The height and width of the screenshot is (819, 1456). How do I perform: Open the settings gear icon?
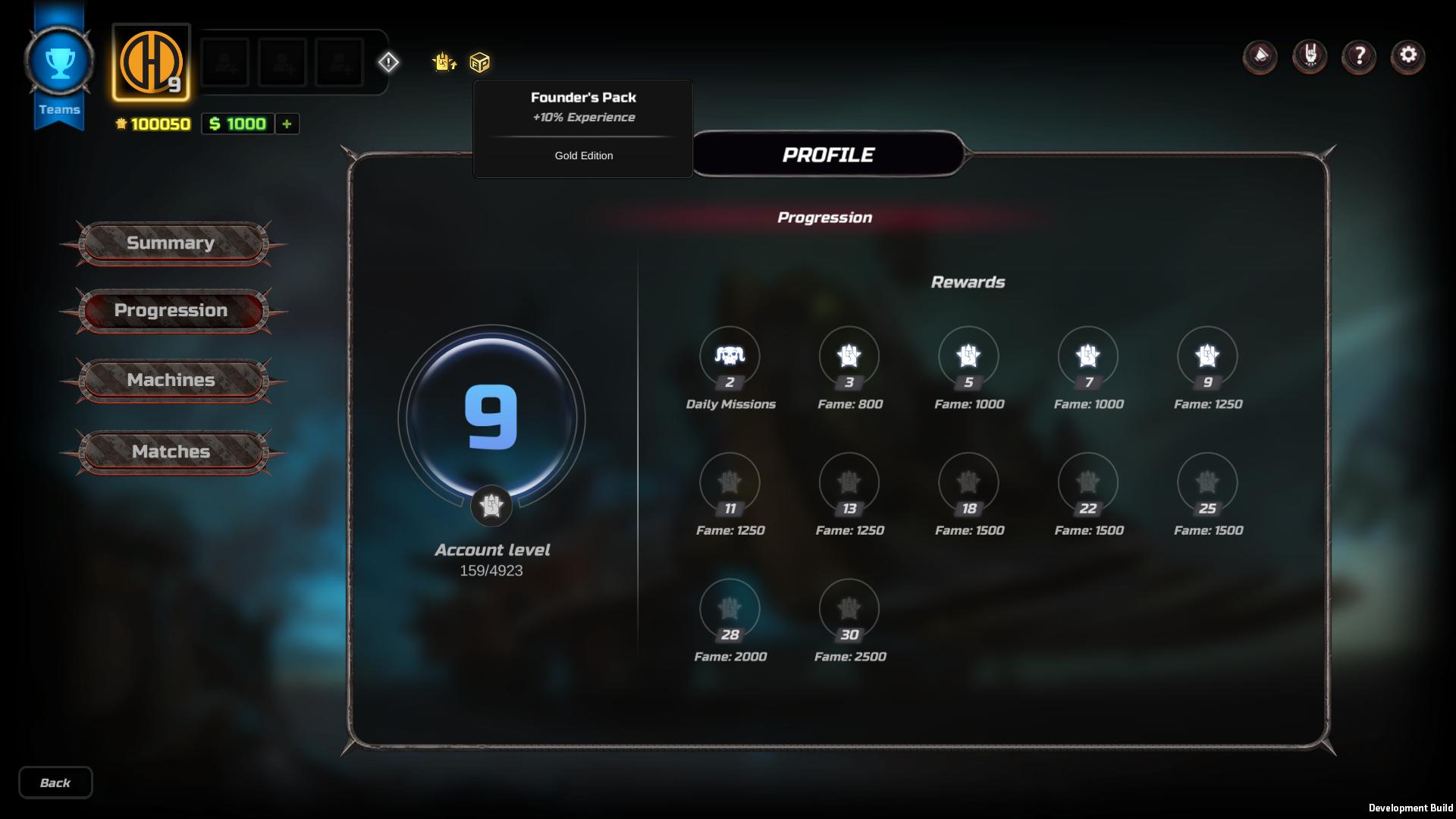(x=1407, y=55)
